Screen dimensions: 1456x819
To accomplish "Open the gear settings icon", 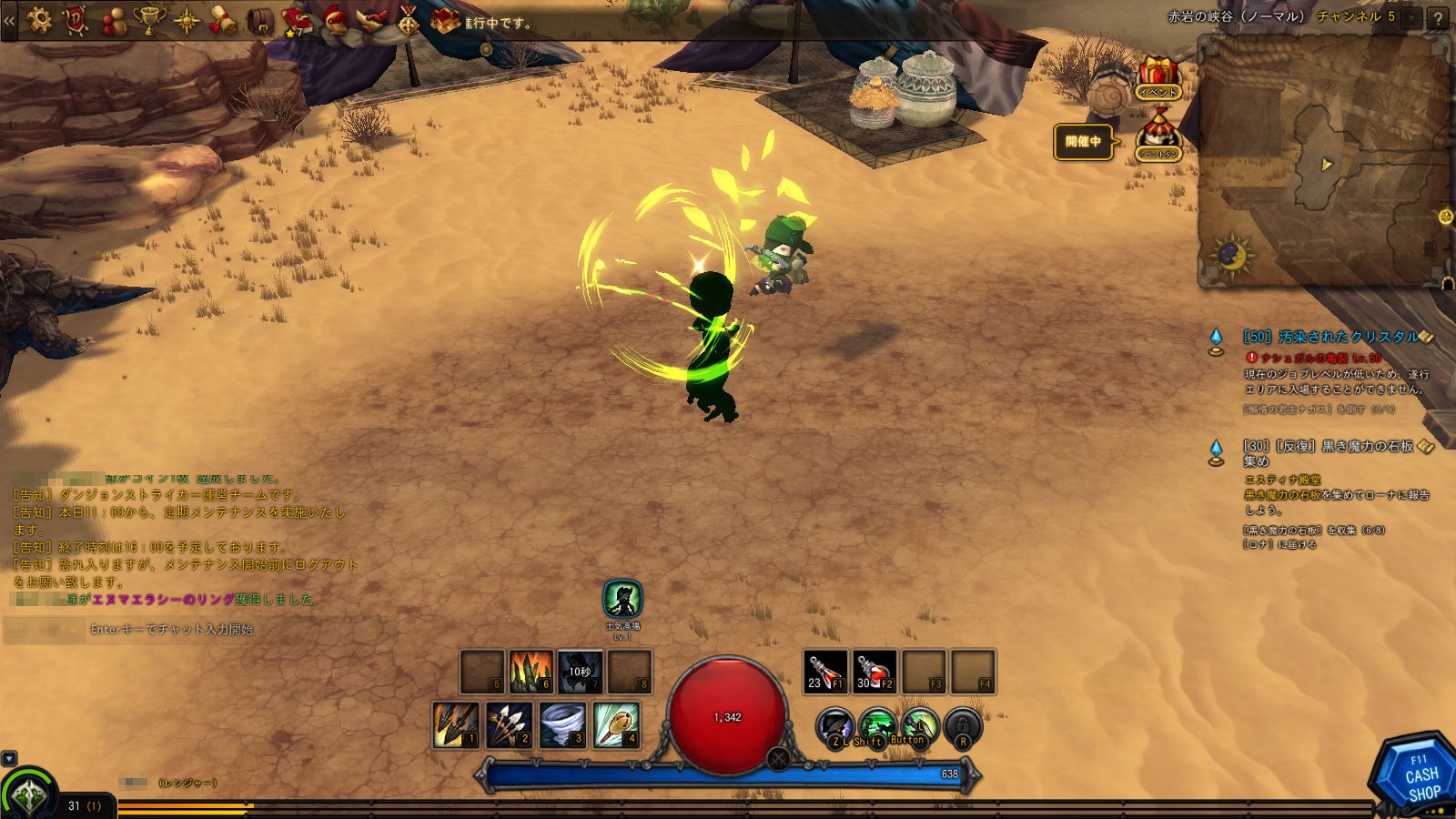I will [x=39, y=19].
